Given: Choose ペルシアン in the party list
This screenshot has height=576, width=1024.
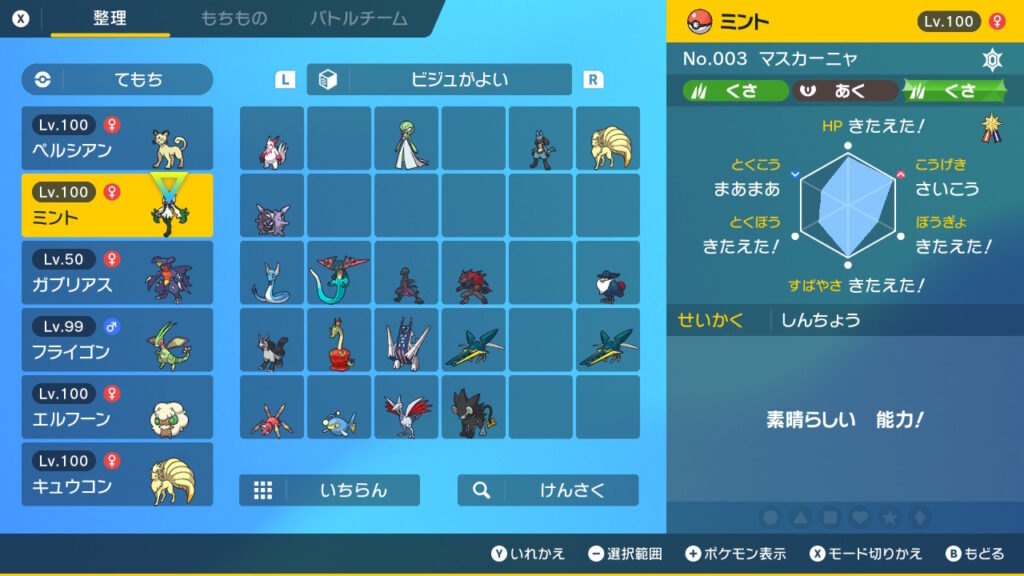Looking at the screenshot, I should tap(118, 138).
